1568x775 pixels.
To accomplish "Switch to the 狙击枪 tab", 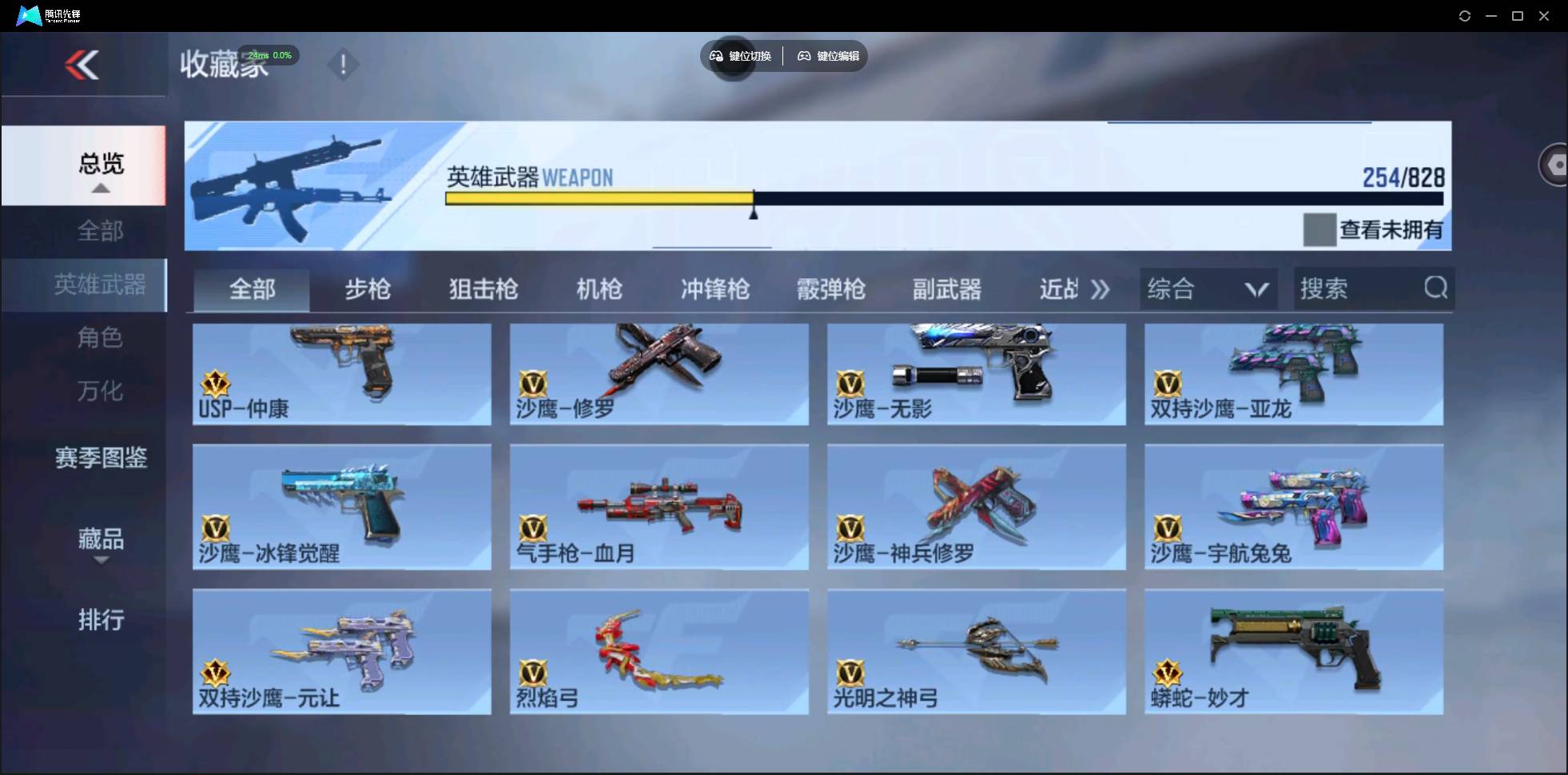I will (x=482, y=289).
